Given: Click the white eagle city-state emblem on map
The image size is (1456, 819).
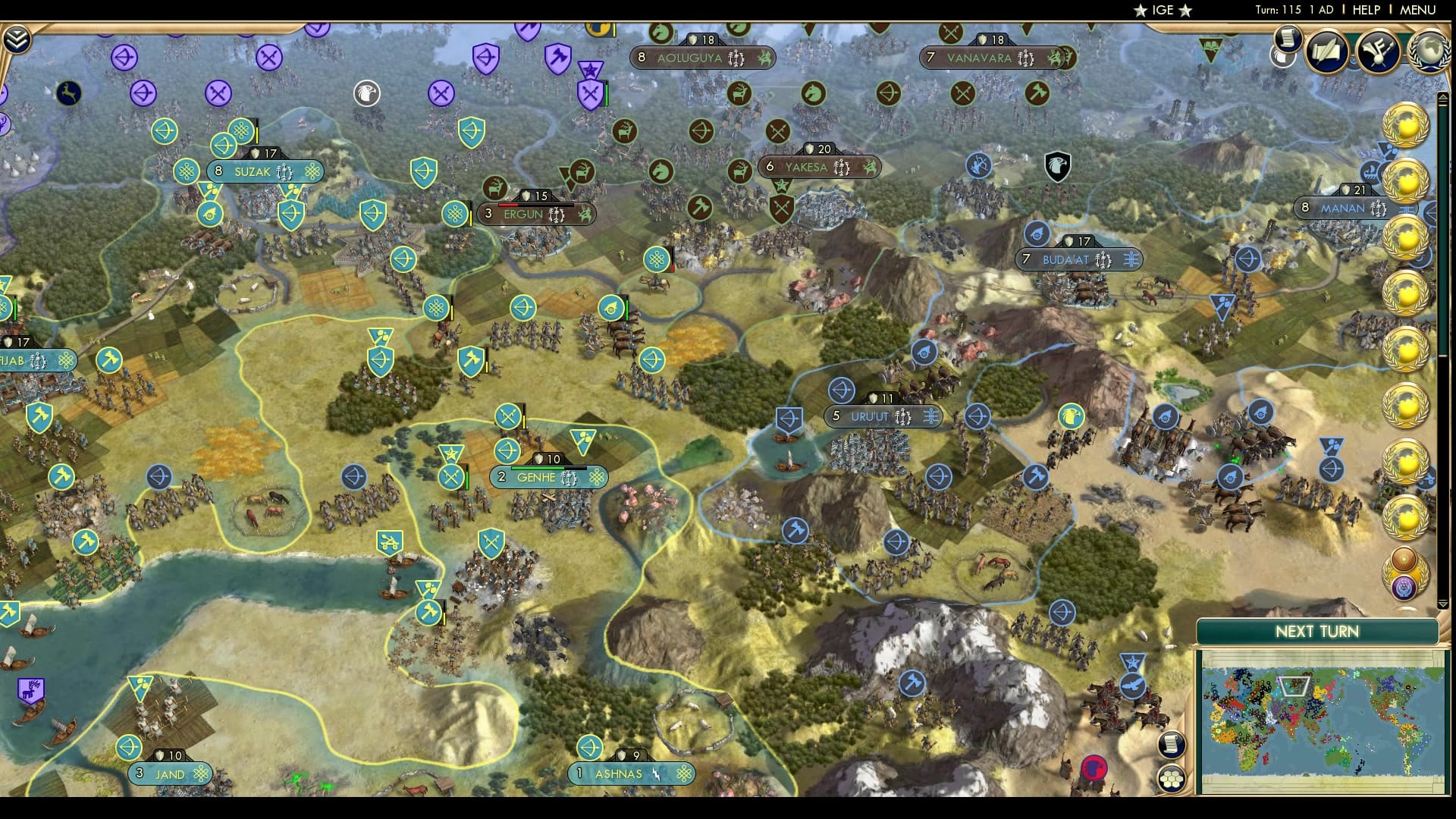Looking at the screenshot, I should [367, 95].
